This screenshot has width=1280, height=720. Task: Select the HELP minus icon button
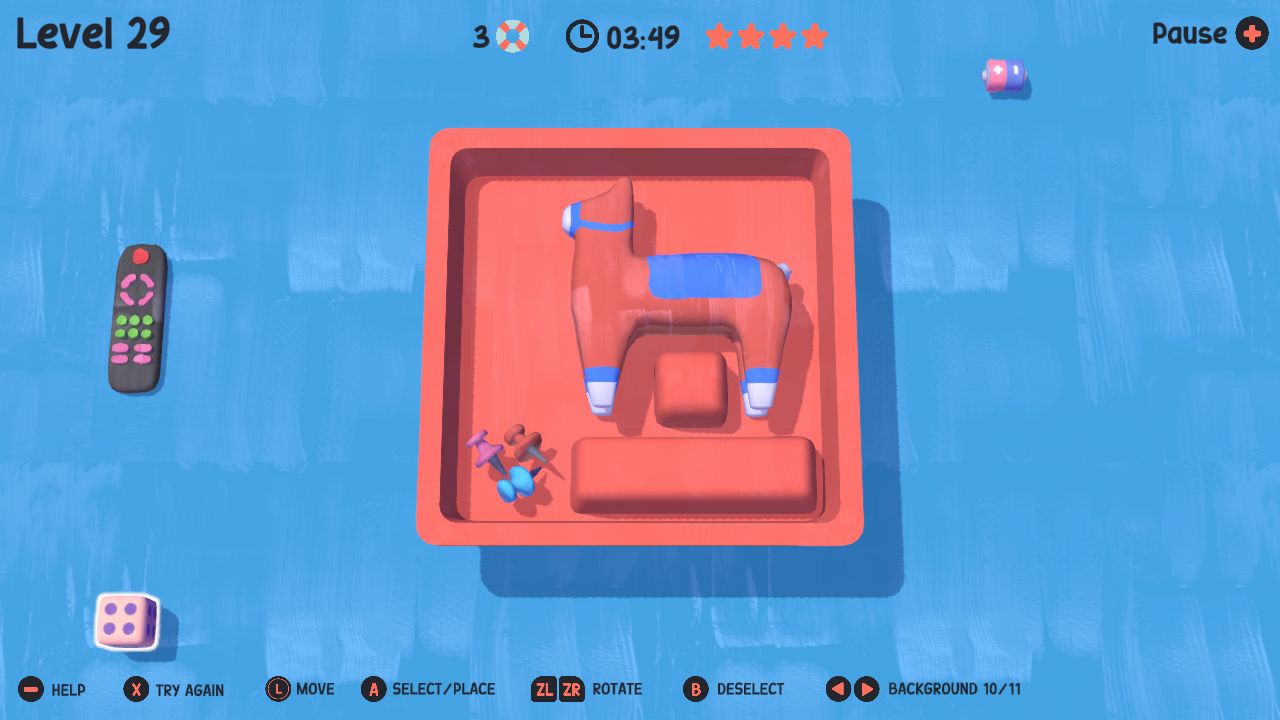32,689
